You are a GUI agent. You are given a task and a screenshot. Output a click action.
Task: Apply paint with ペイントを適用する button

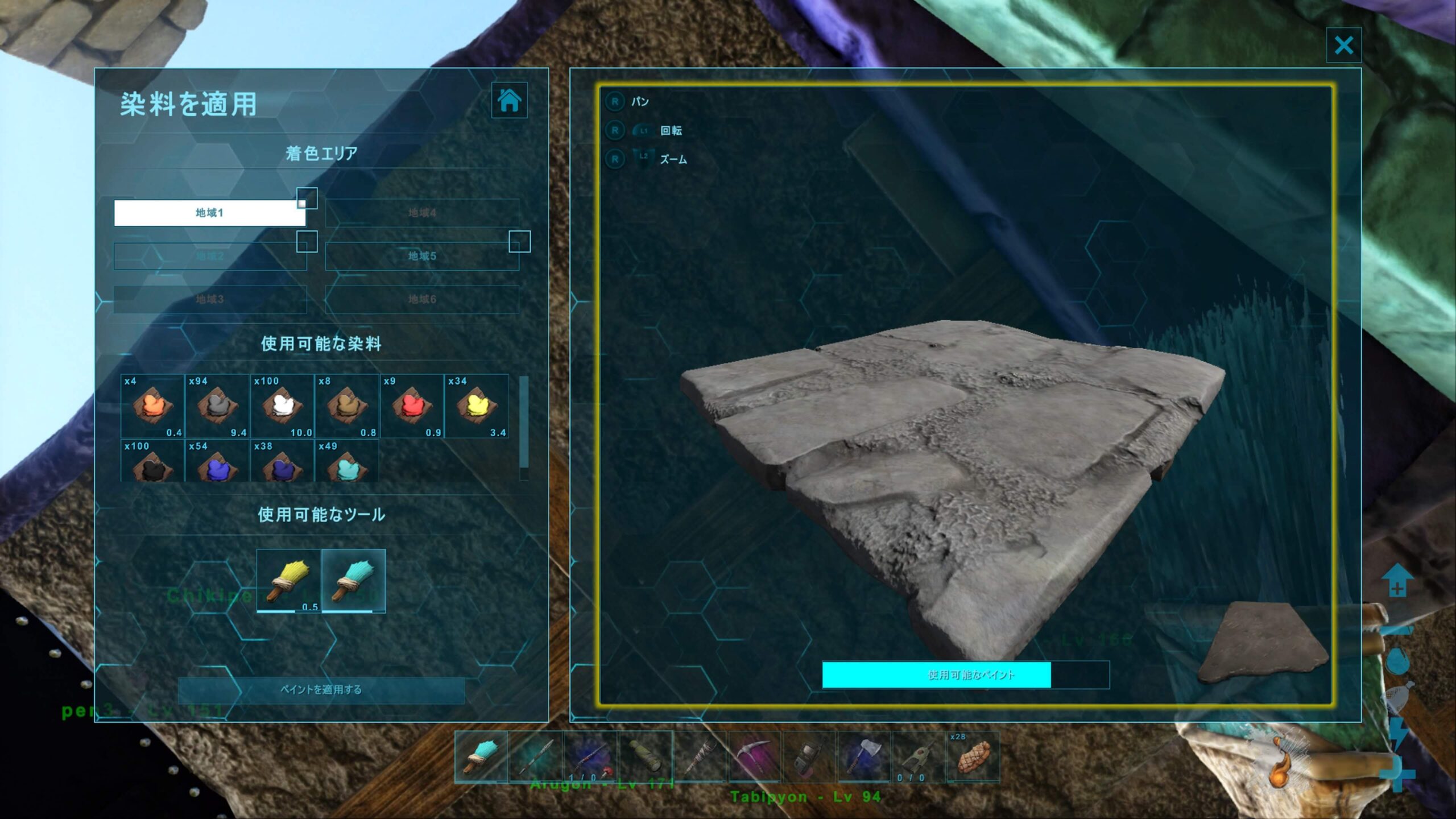tap(321, 690)
